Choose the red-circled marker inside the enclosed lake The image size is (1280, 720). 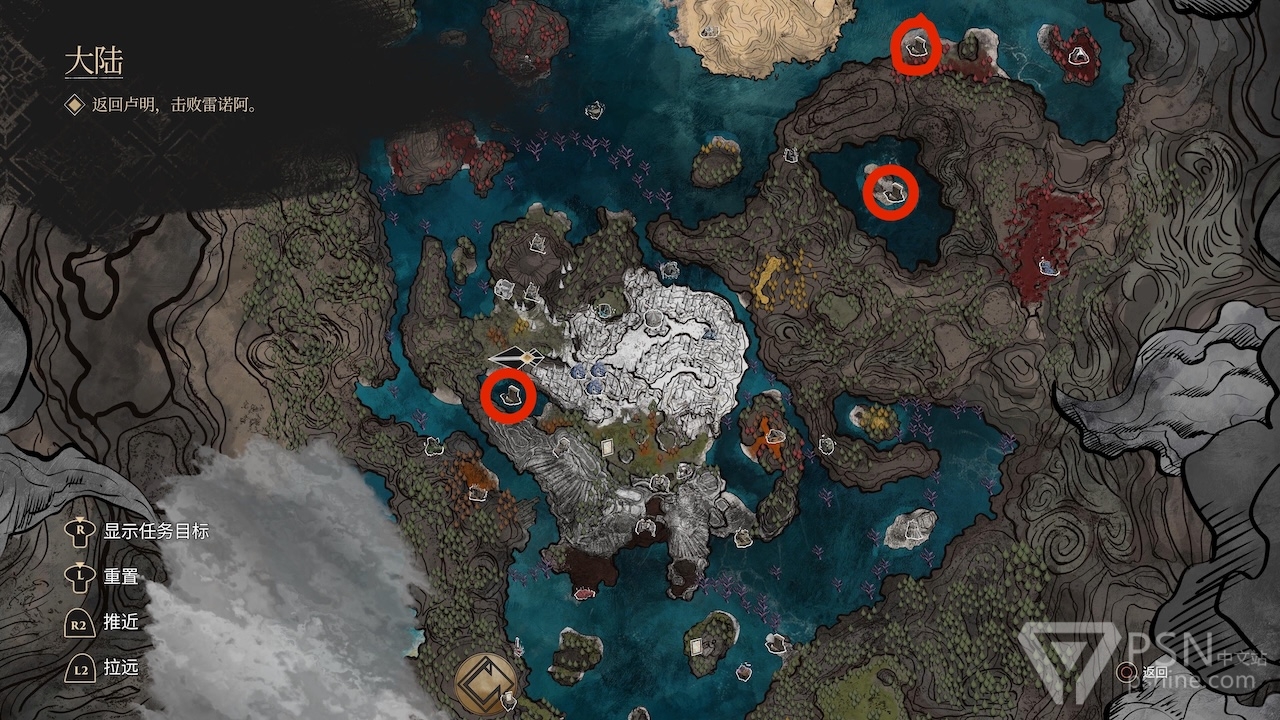pos(890,191)
